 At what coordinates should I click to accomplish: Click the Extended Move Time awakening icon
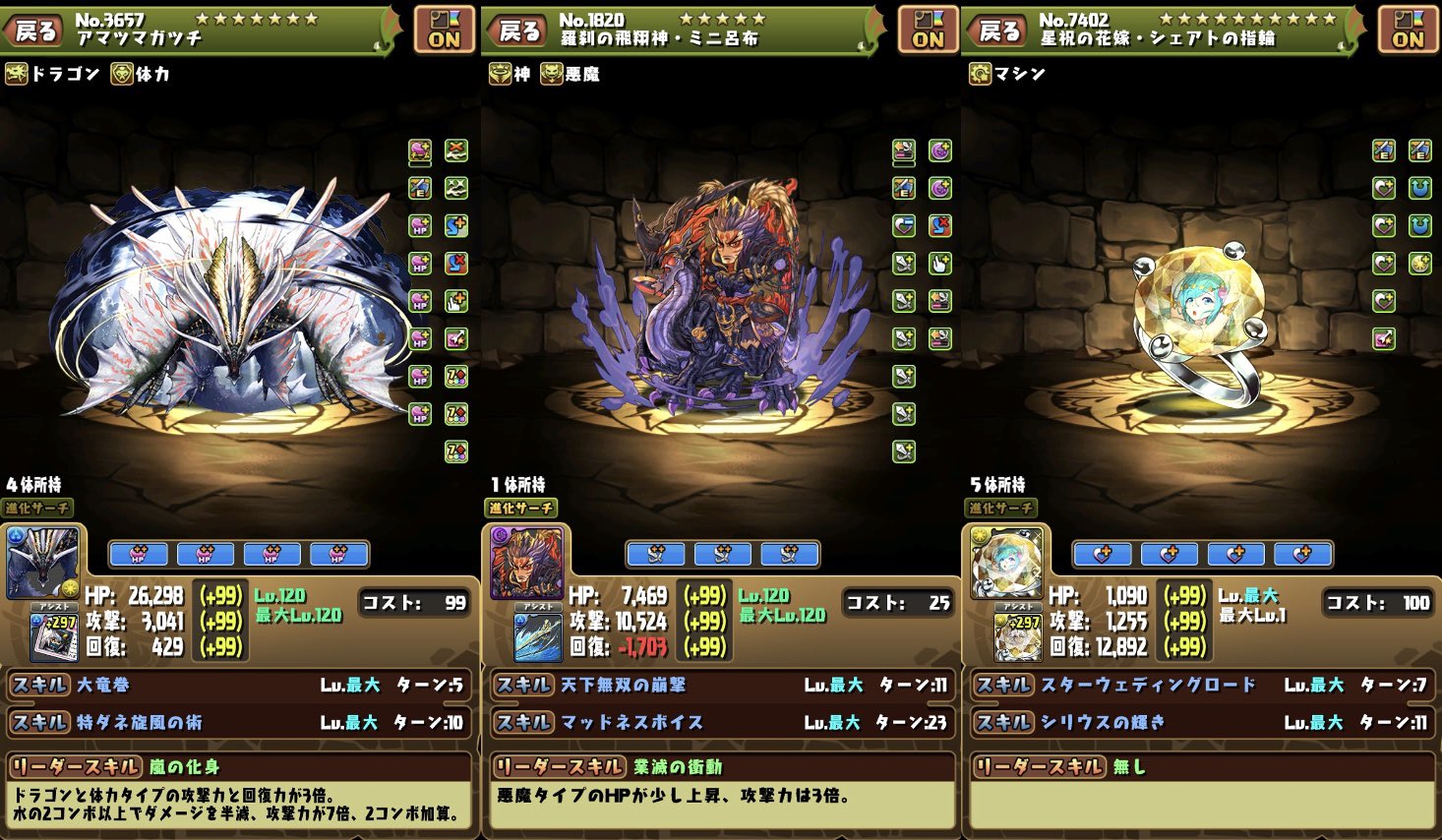(x=455, y=301)
